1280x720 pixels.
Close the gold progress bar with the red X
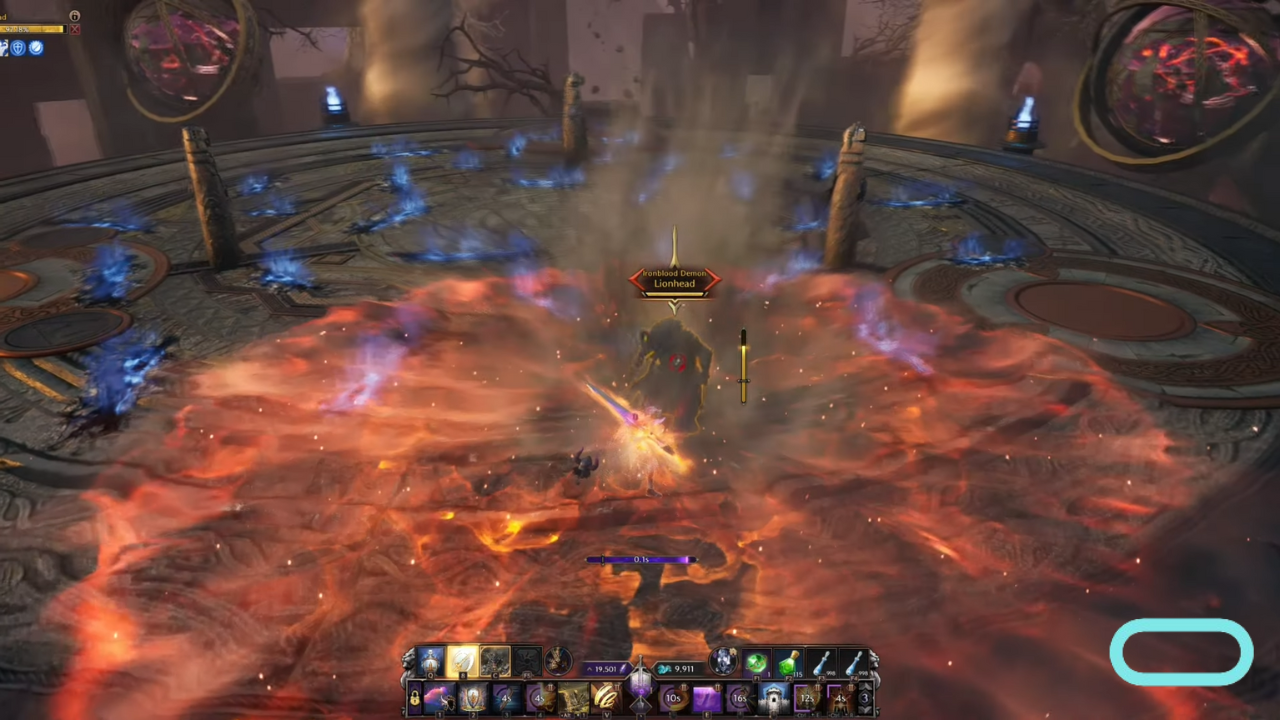[75, 29]
